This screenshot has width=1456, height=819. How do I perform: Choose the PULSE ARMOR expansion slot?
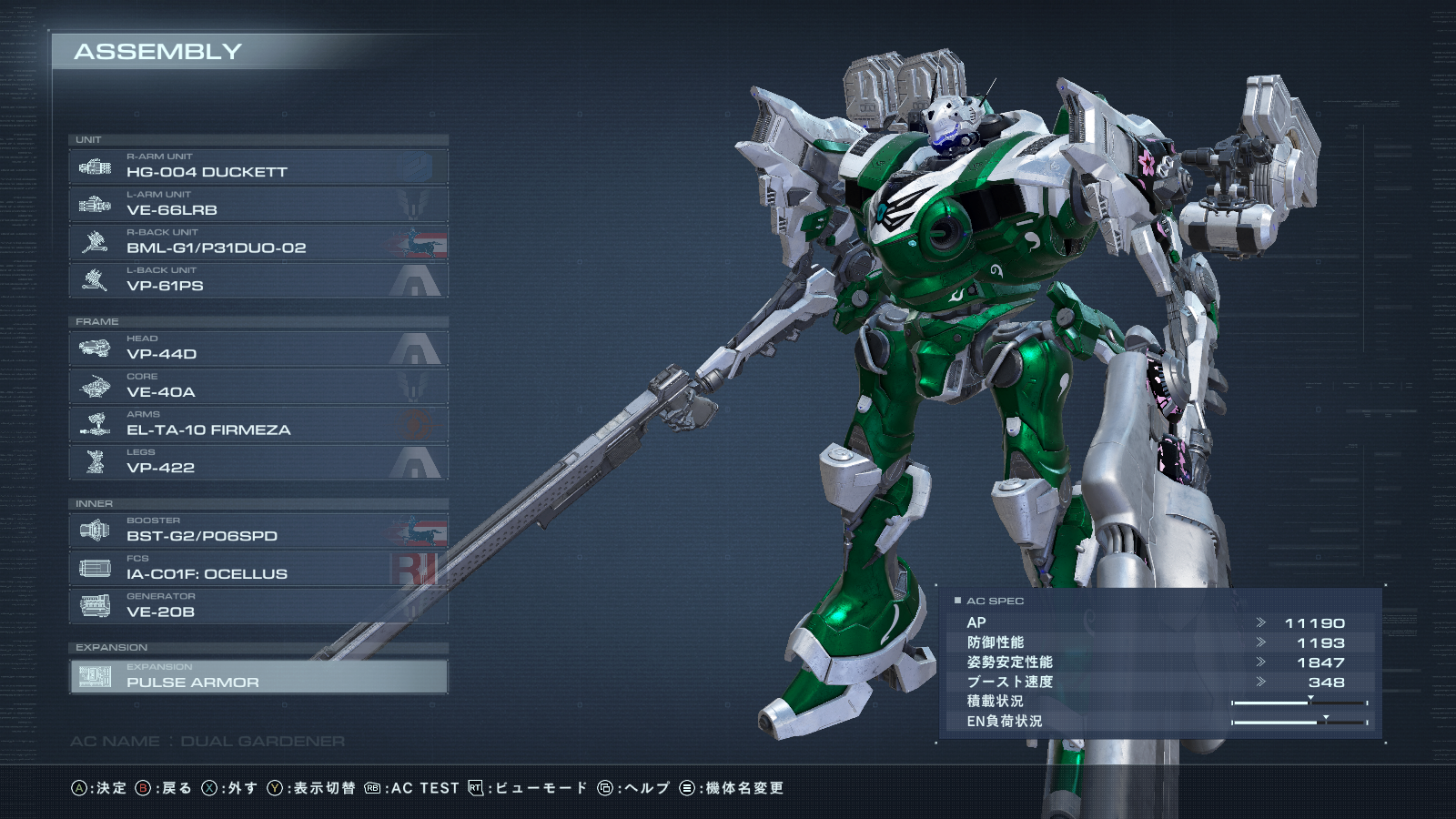click(258, 677)
